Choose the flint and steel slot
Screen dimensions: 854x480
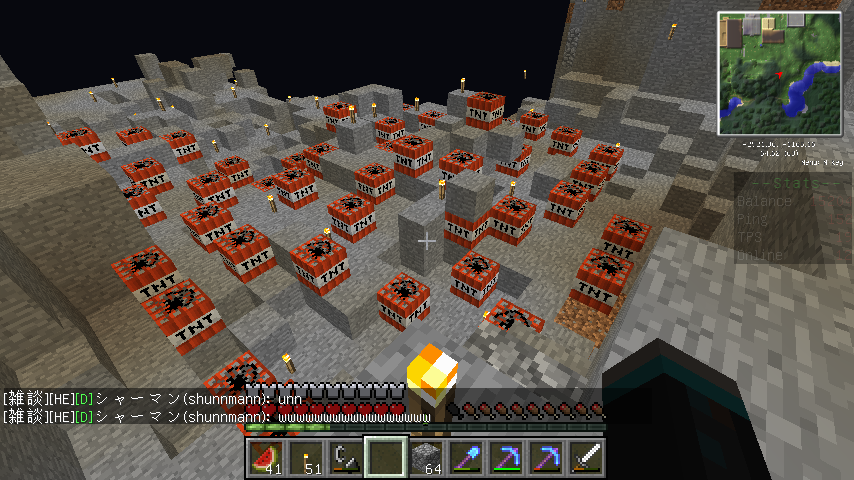point(345,457)
